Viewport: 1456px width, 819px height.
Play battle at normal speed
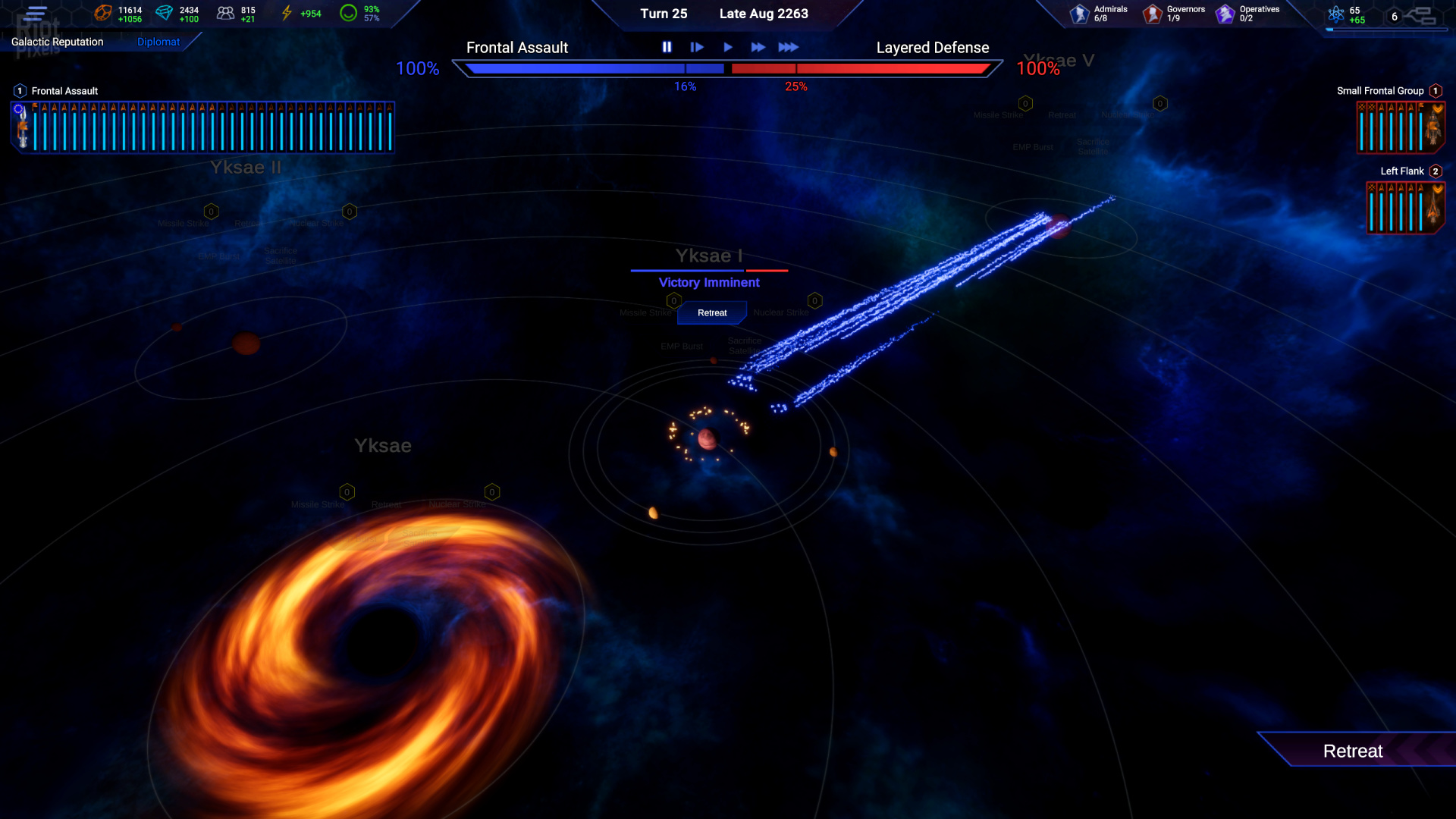click(728, 47)
